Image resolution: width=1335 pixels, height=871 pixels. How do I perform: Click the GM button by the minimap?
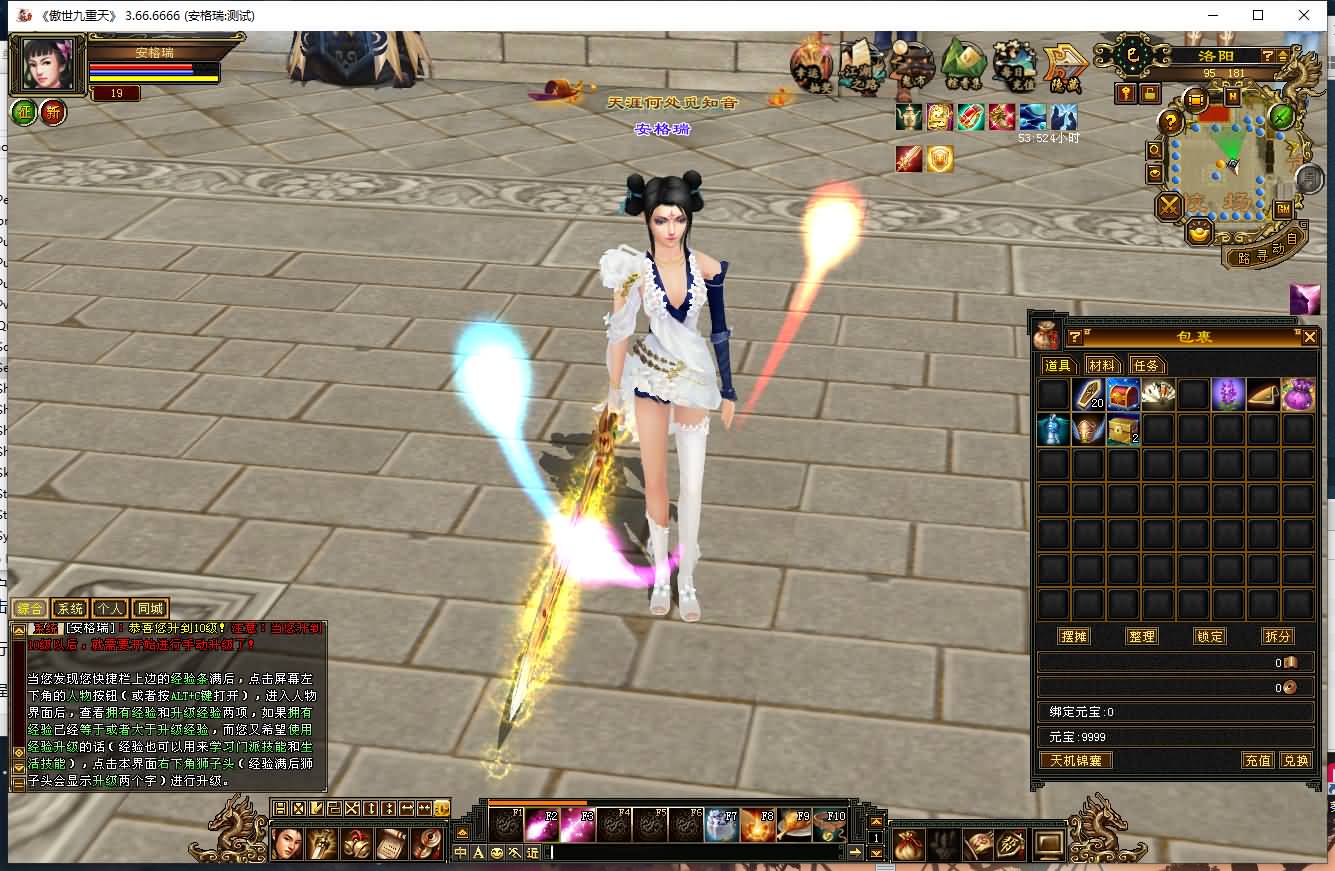pos(1283,209)
